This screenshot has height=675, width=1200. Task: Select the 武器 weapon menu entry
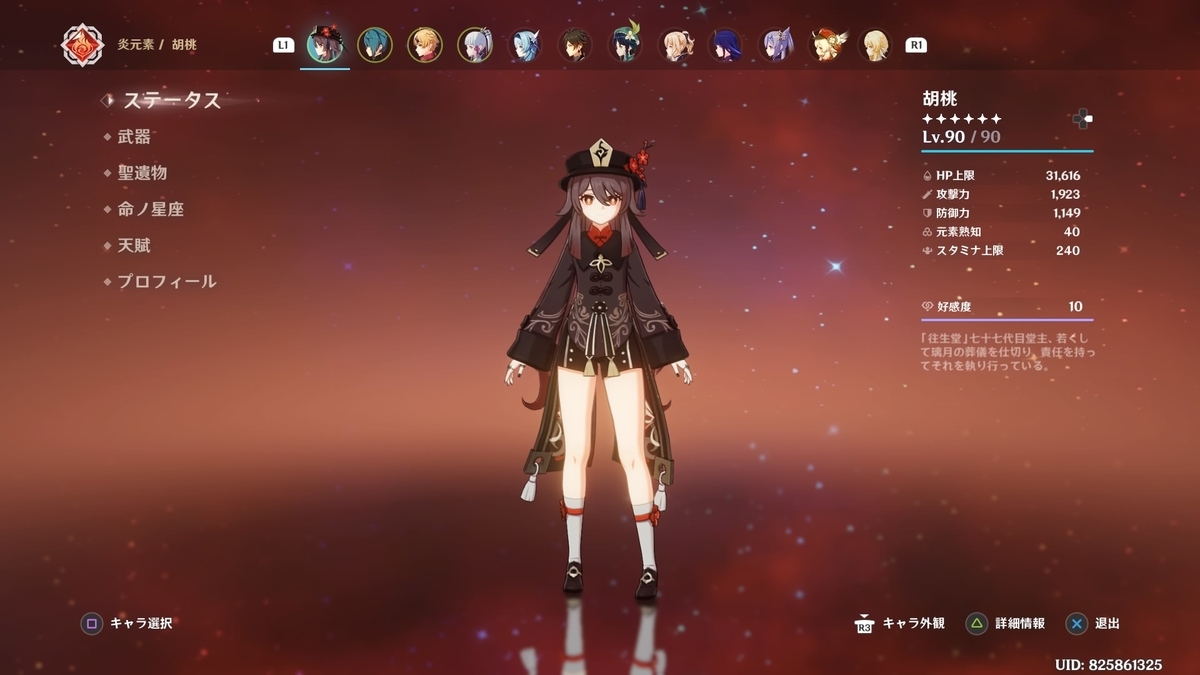point(134,137)
